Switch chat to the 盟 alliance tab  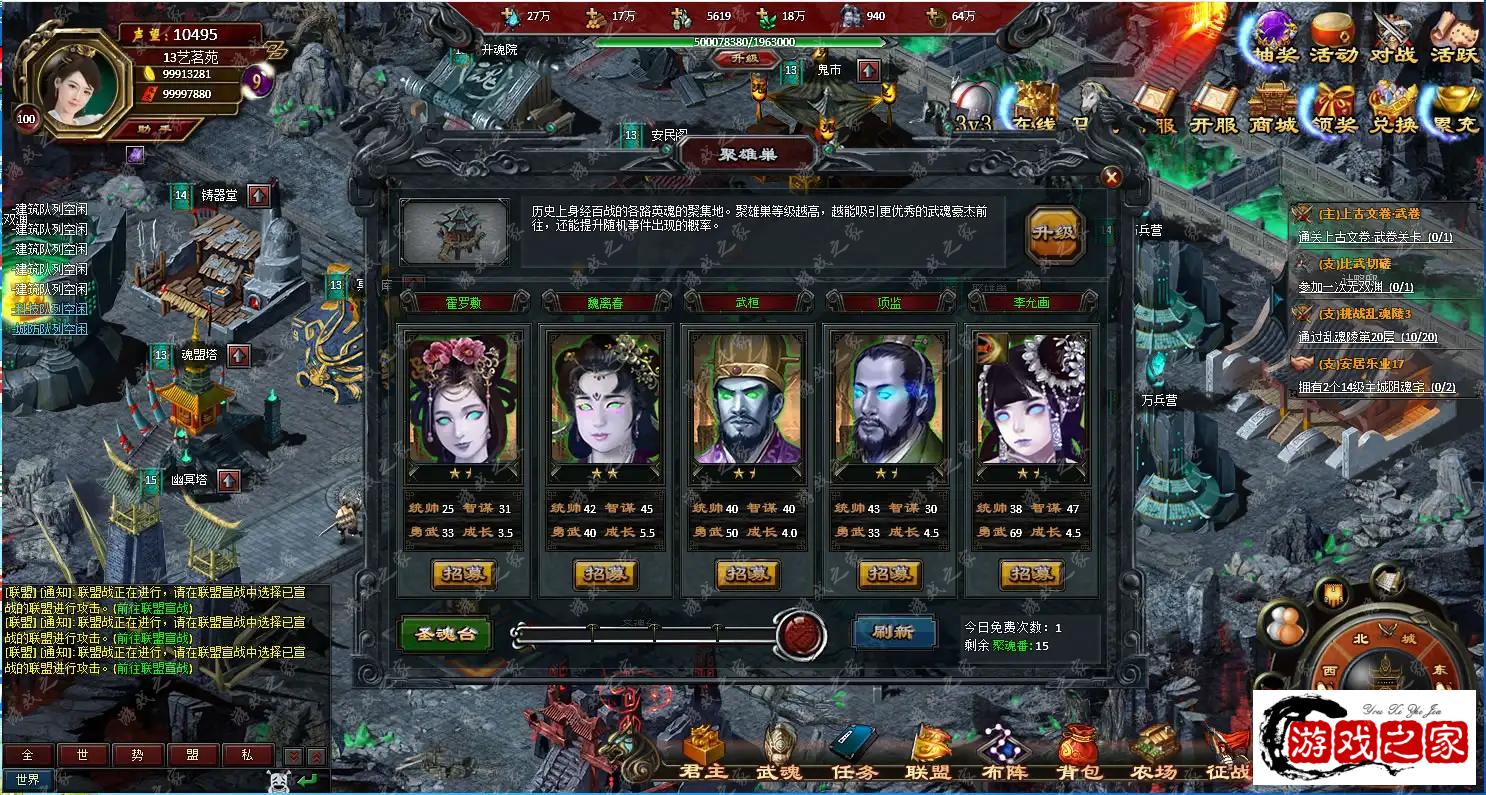[193, 756]
